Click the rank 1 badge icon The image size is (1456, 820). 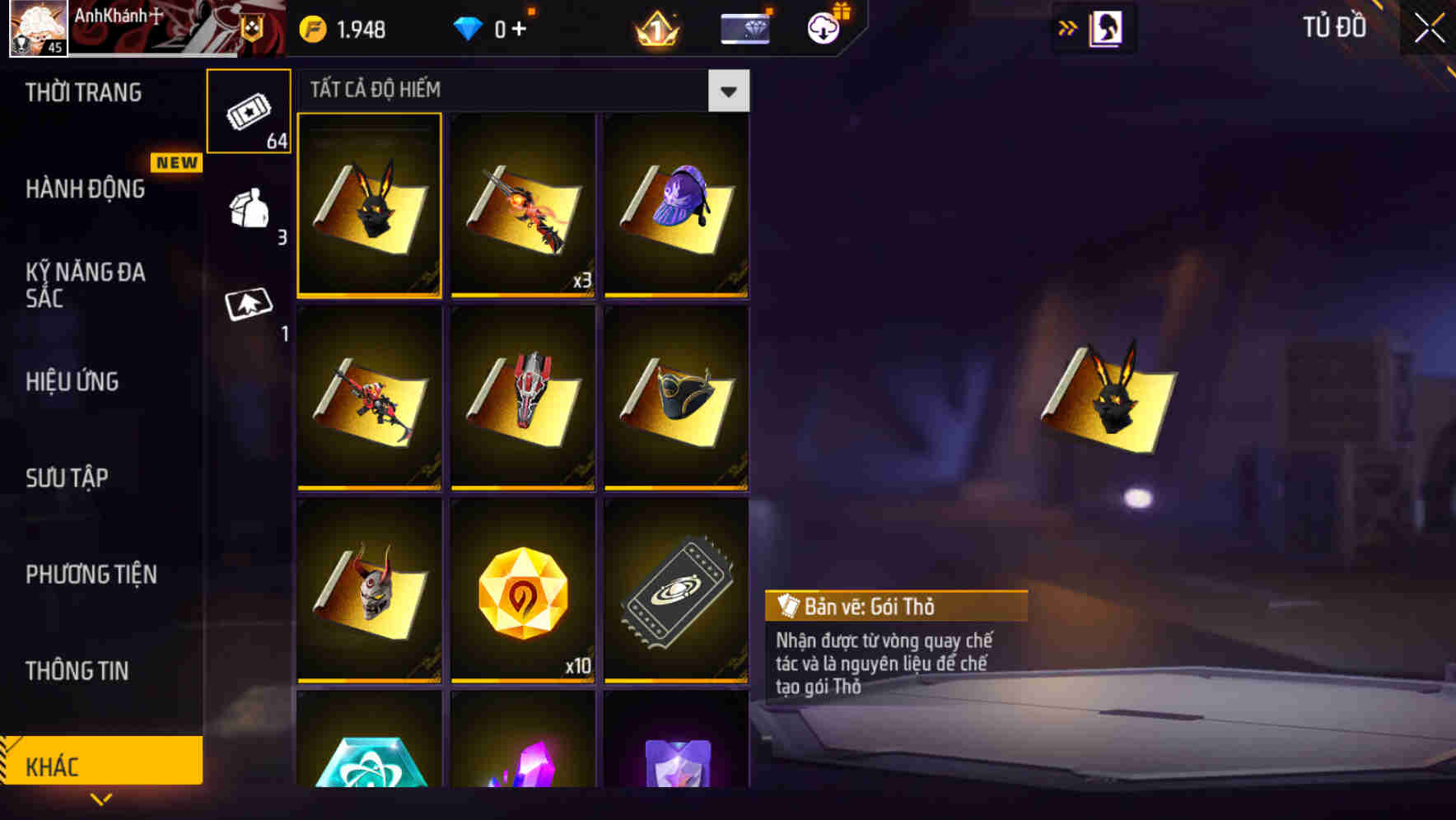point(655,27)
